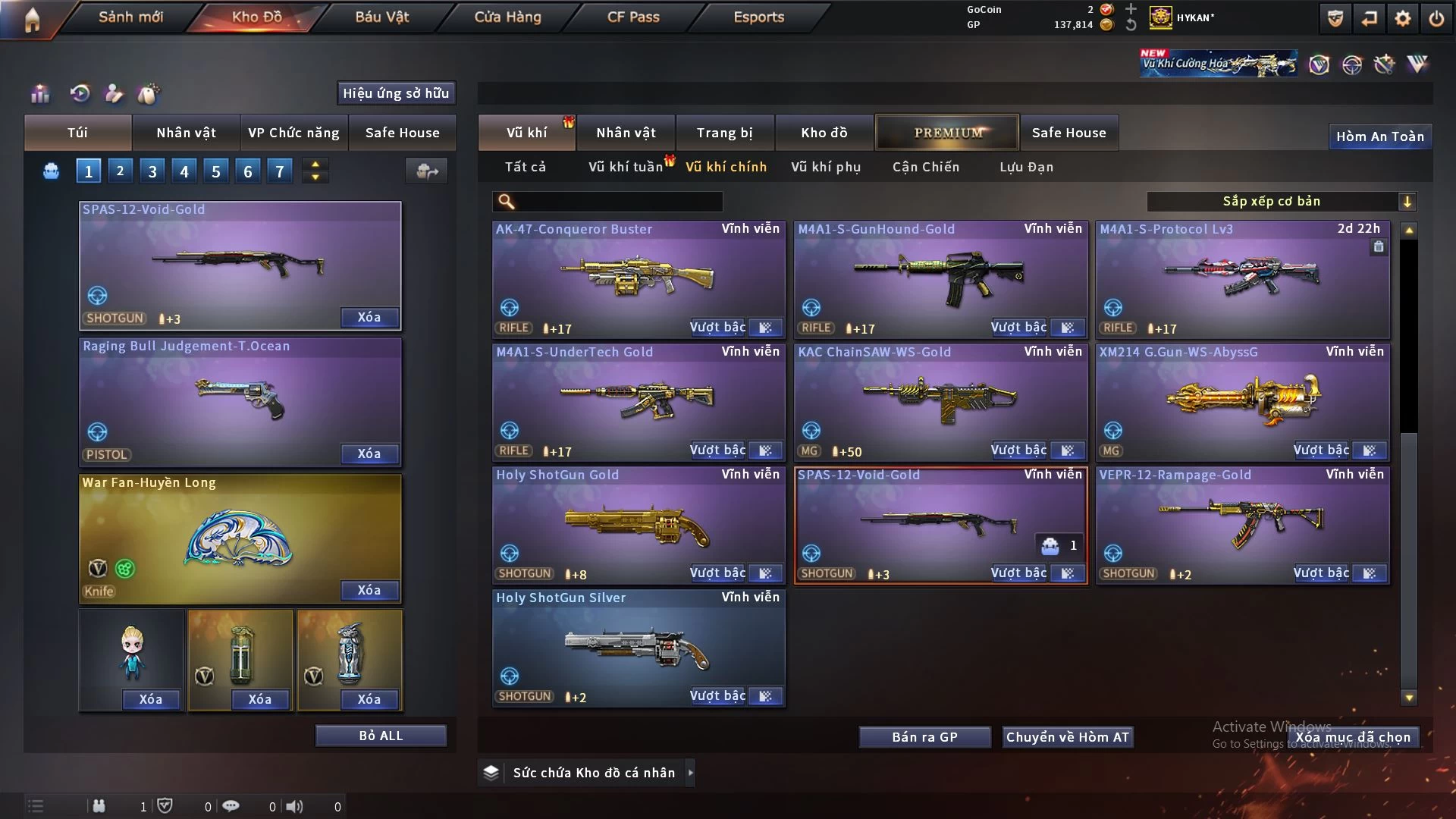1456x819 pixels.
Task: Open the CF Pass page
Action: click(x=633, y=17)
